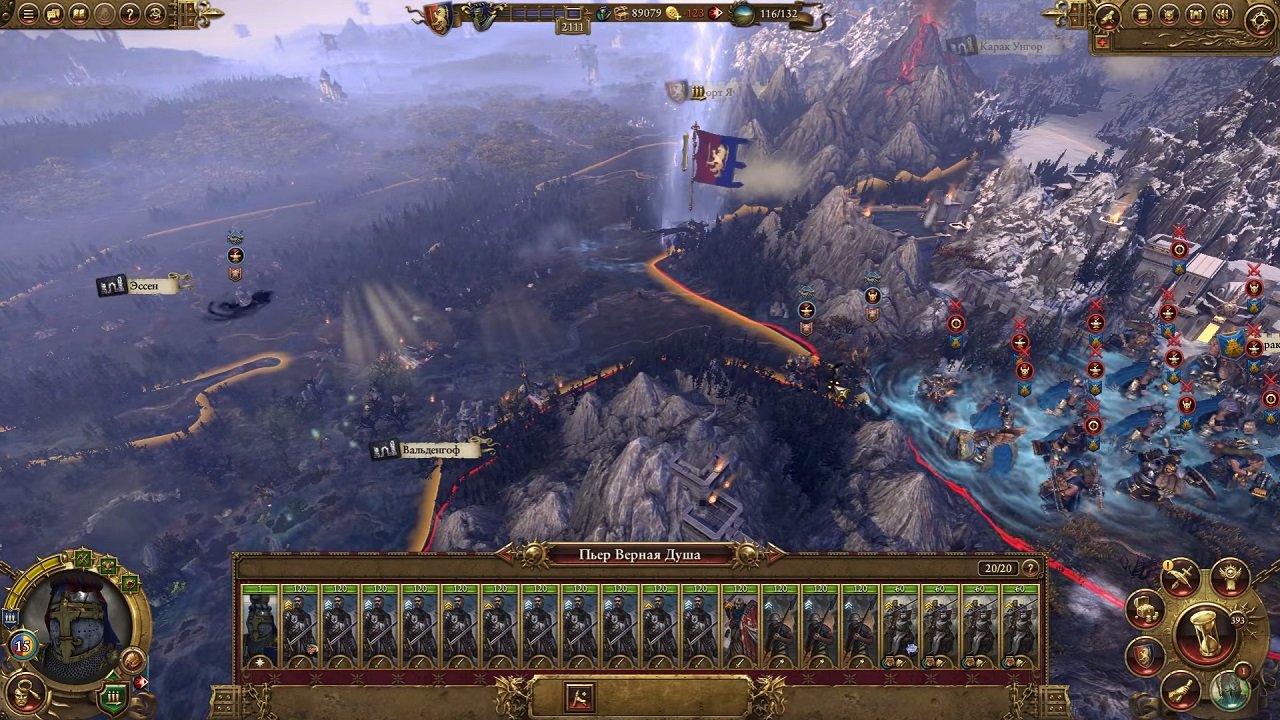Click the advisor question-mark help icon
Screen dimensions: 1280x720
[129, 14]
